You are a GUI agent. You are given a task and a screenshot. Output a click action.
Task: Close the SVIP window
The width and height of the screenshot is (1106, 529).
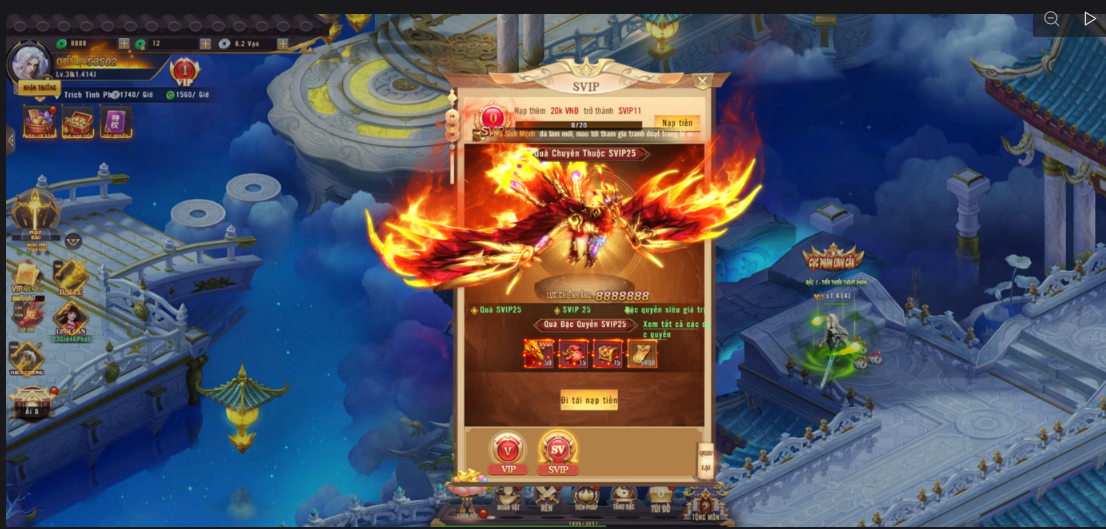(x=702, y=81)
